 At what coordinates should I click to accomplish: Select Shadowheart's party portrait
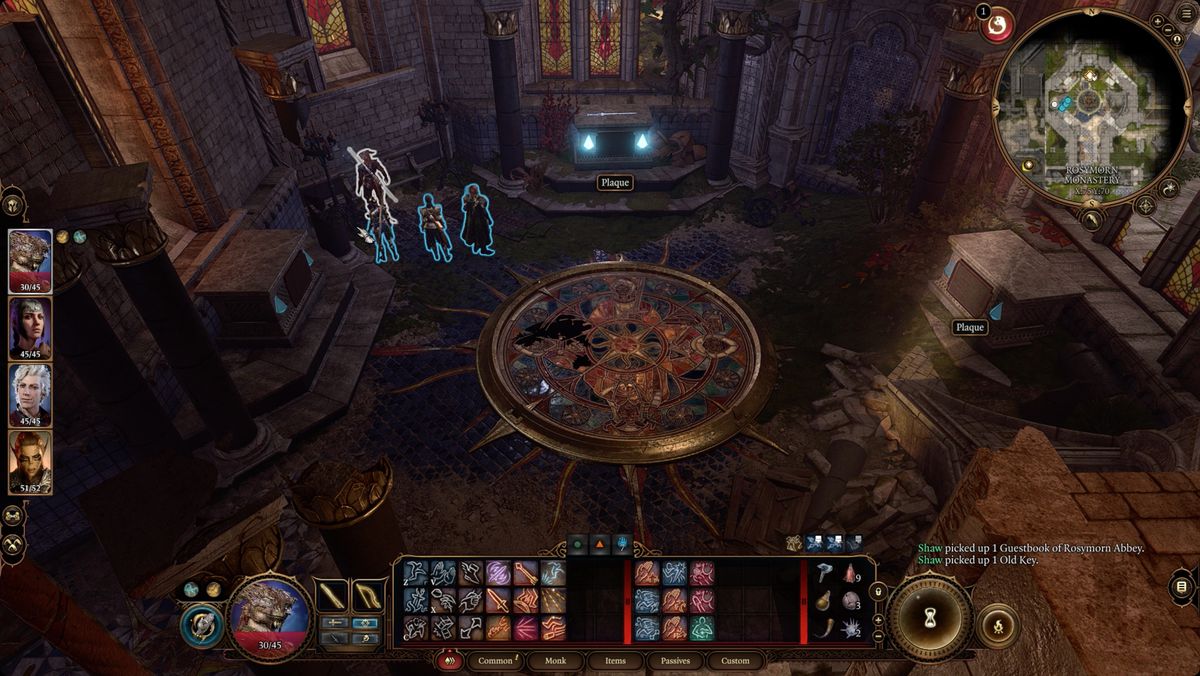tap(30, 325)
